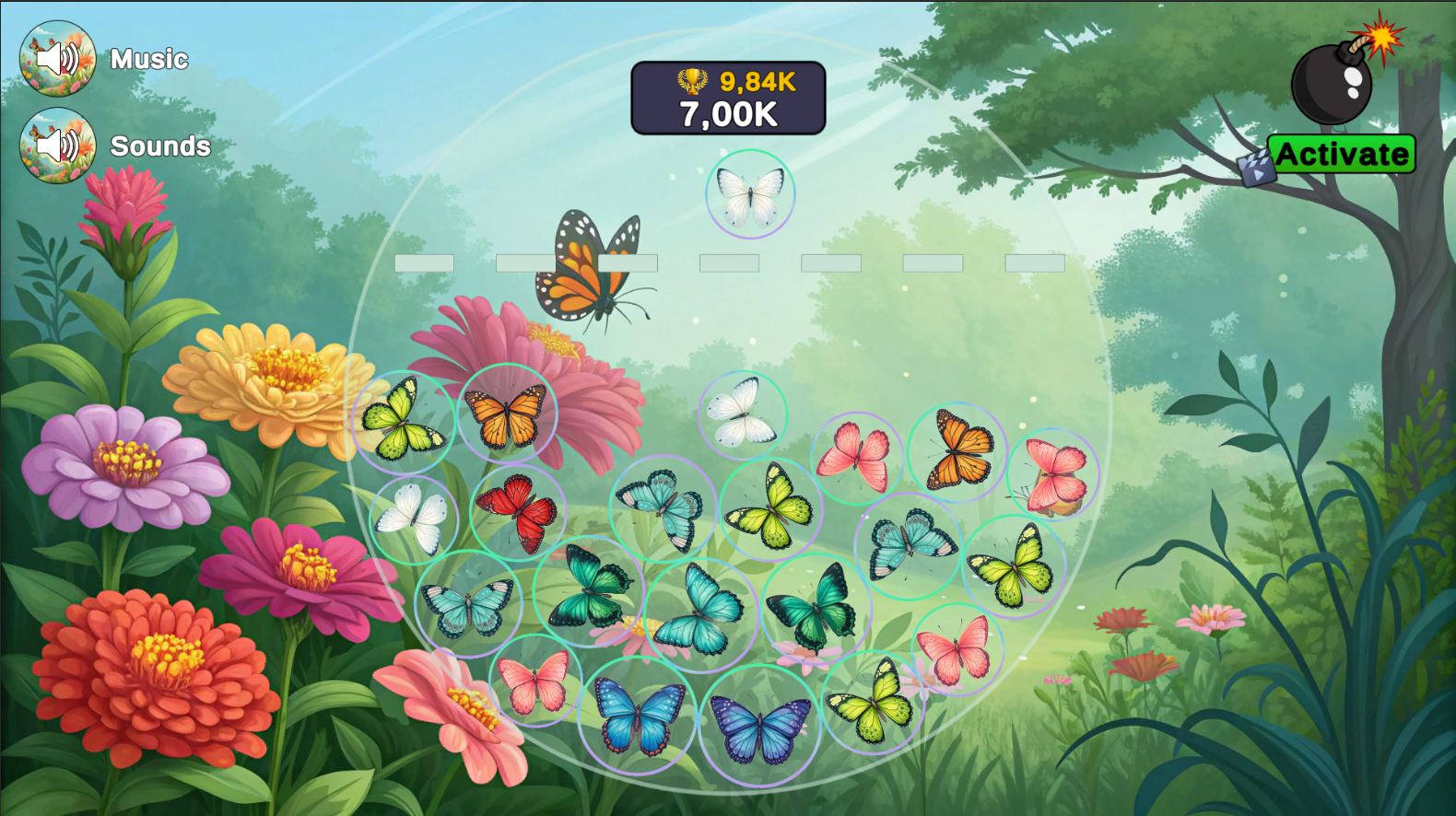Tap the orange monarch butterfly bubble
1456x816 pixels.
click(x=508, y=414)
